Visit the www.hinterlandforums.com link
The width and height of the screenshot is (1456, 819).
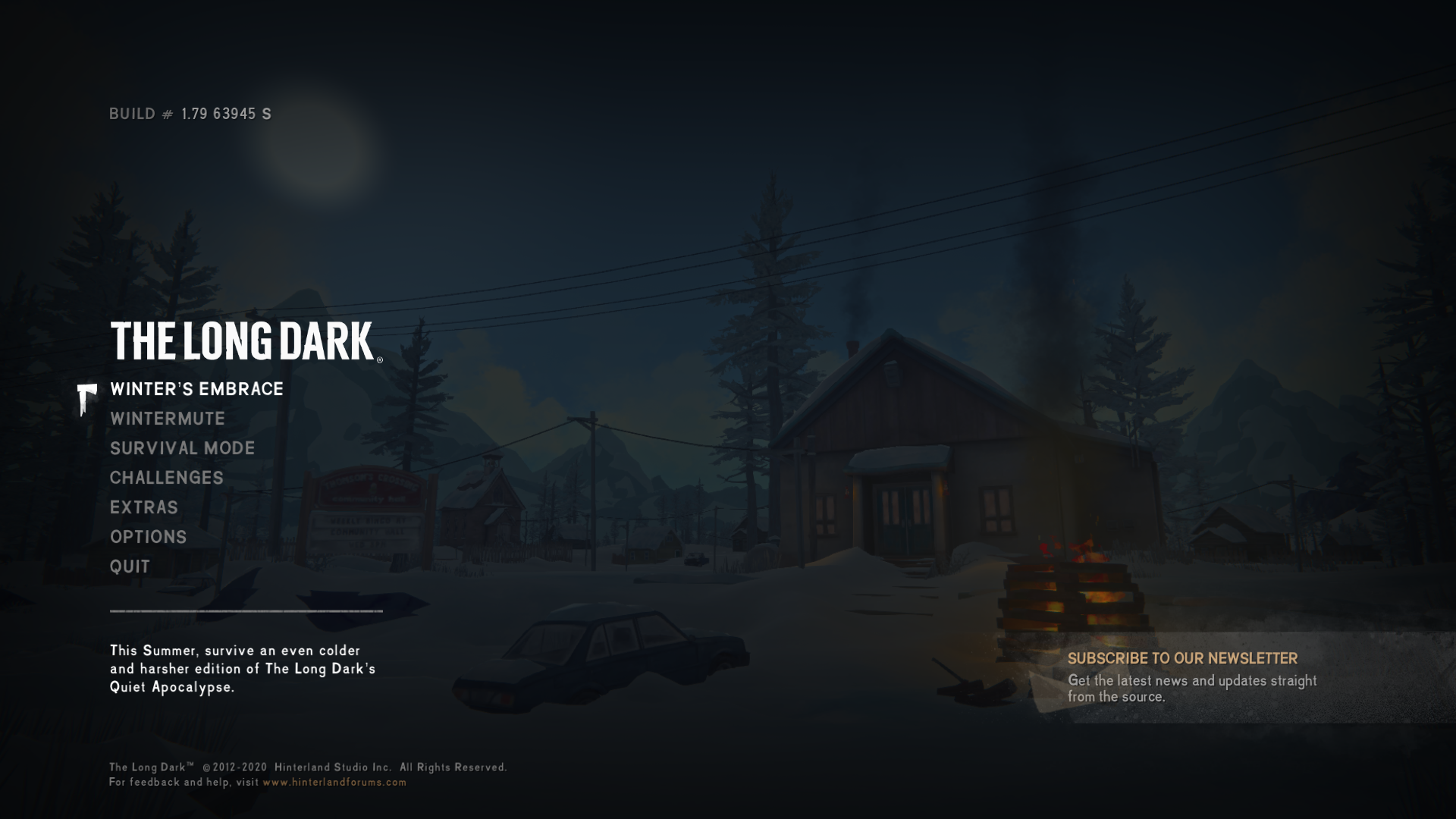click(x=334, y=782)
